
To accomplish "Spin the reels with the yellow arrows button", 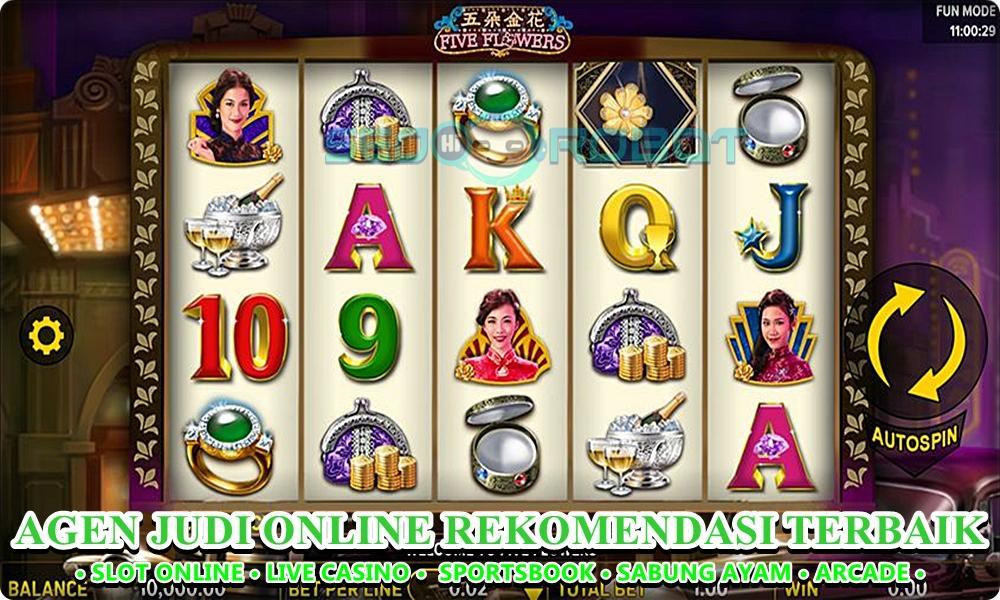I will (916, 342).
